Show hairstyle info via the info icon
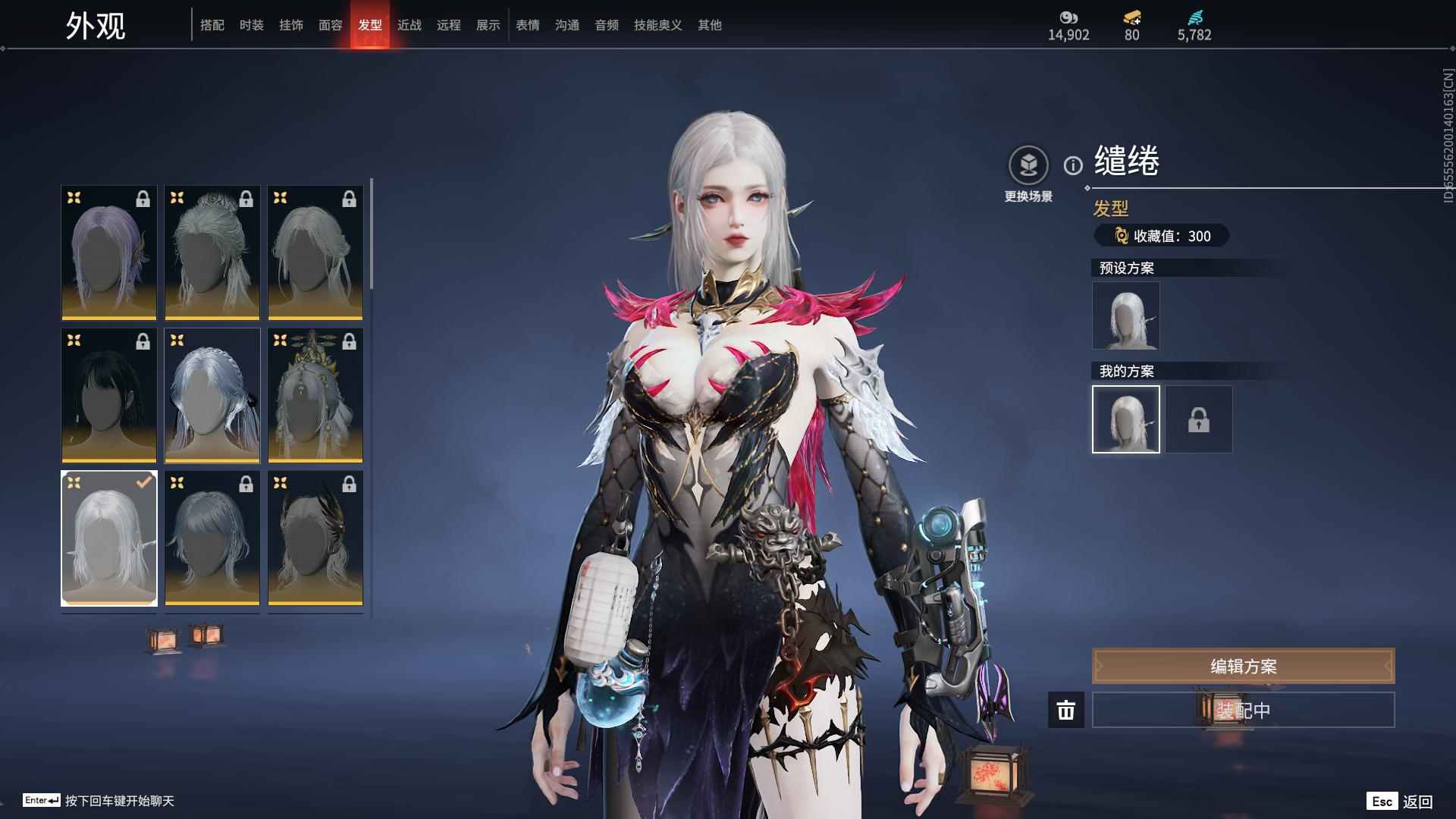Image resolution: width=1456 pixels, height=819 pixels. click(x=1073, y=165)
